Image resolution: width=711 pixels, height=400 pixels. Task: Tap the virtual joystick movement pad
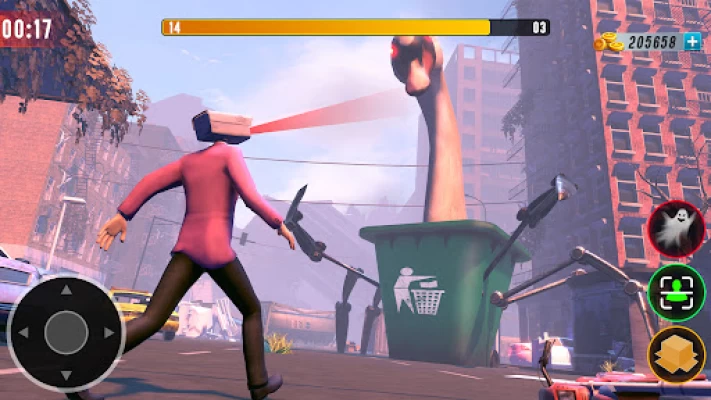point(66,332)
